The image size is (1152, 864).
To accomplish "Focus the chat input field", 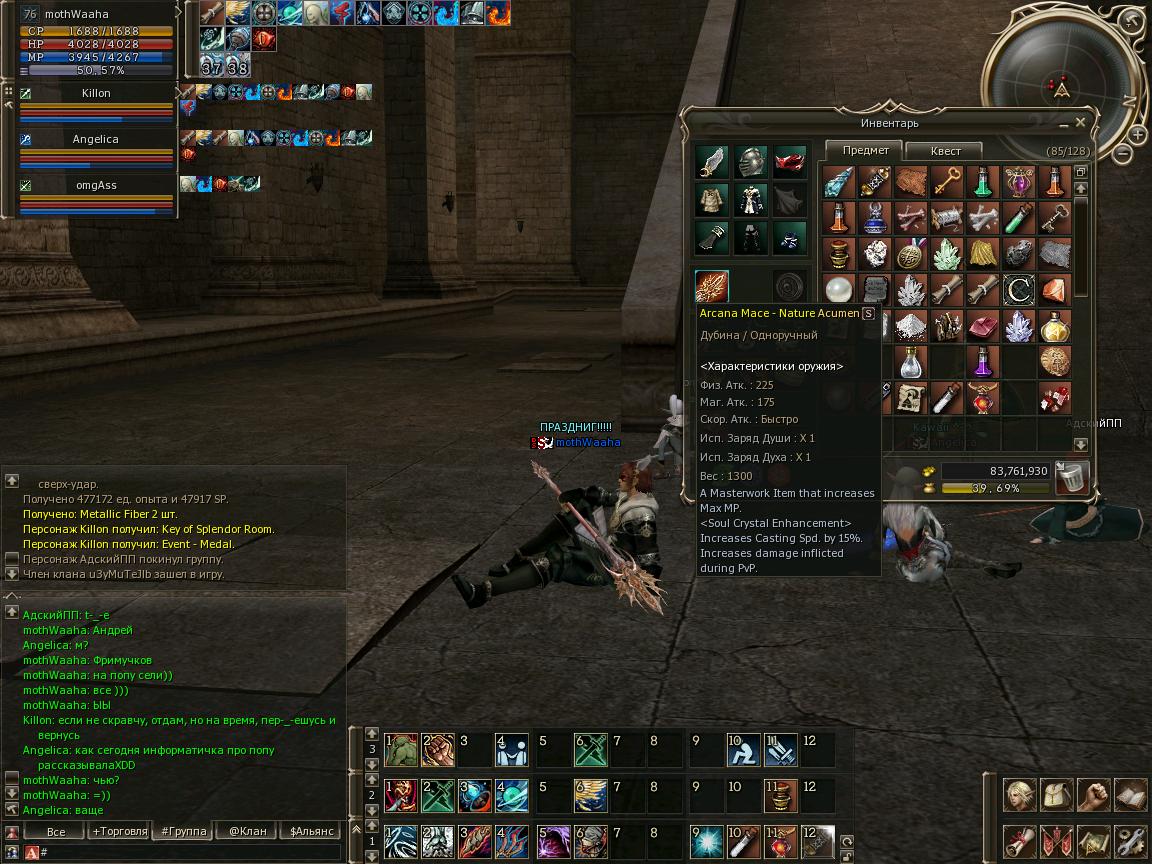I will [x=190, y=852].
